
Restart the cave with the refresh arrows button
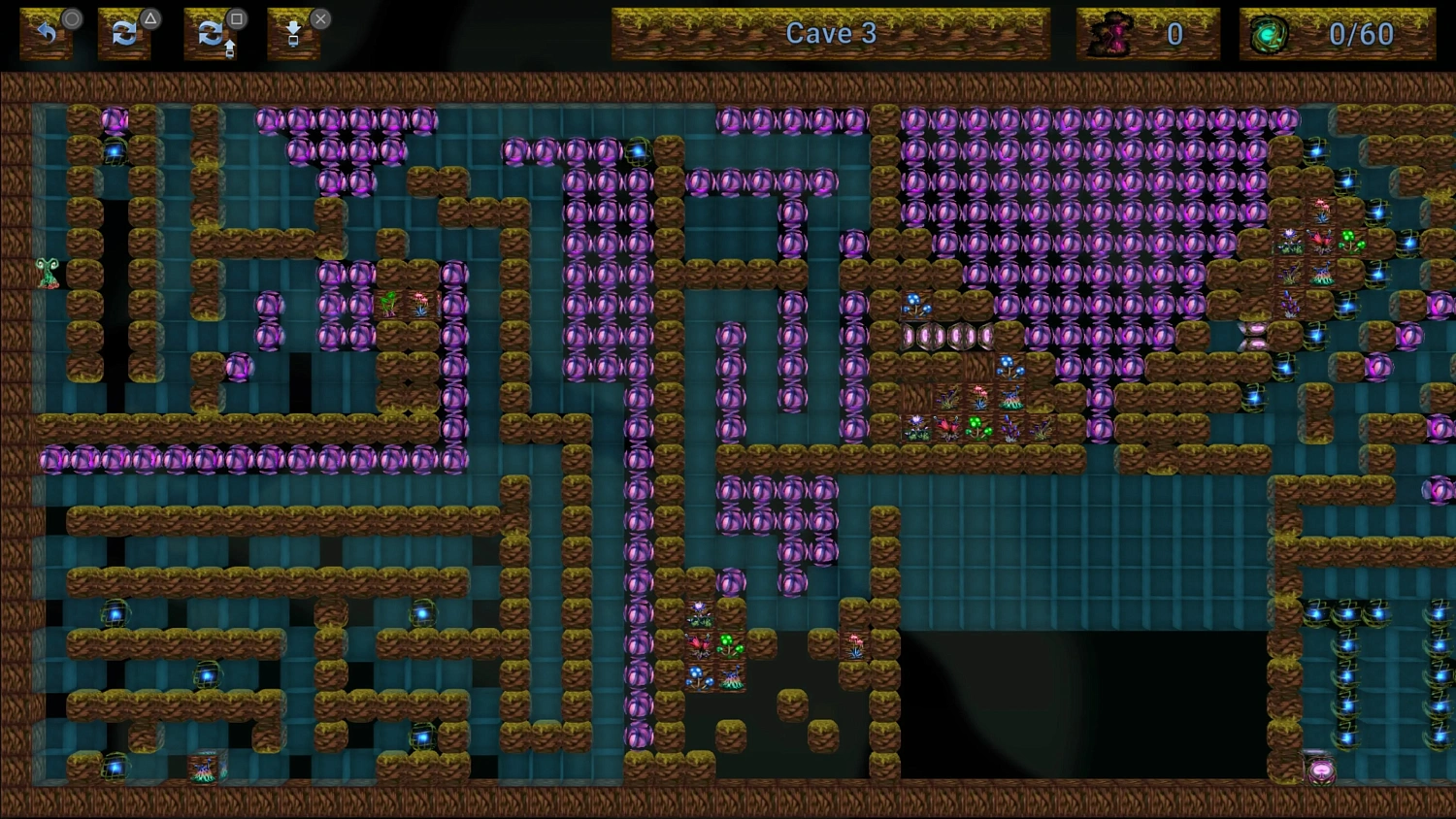pos(124,34)
